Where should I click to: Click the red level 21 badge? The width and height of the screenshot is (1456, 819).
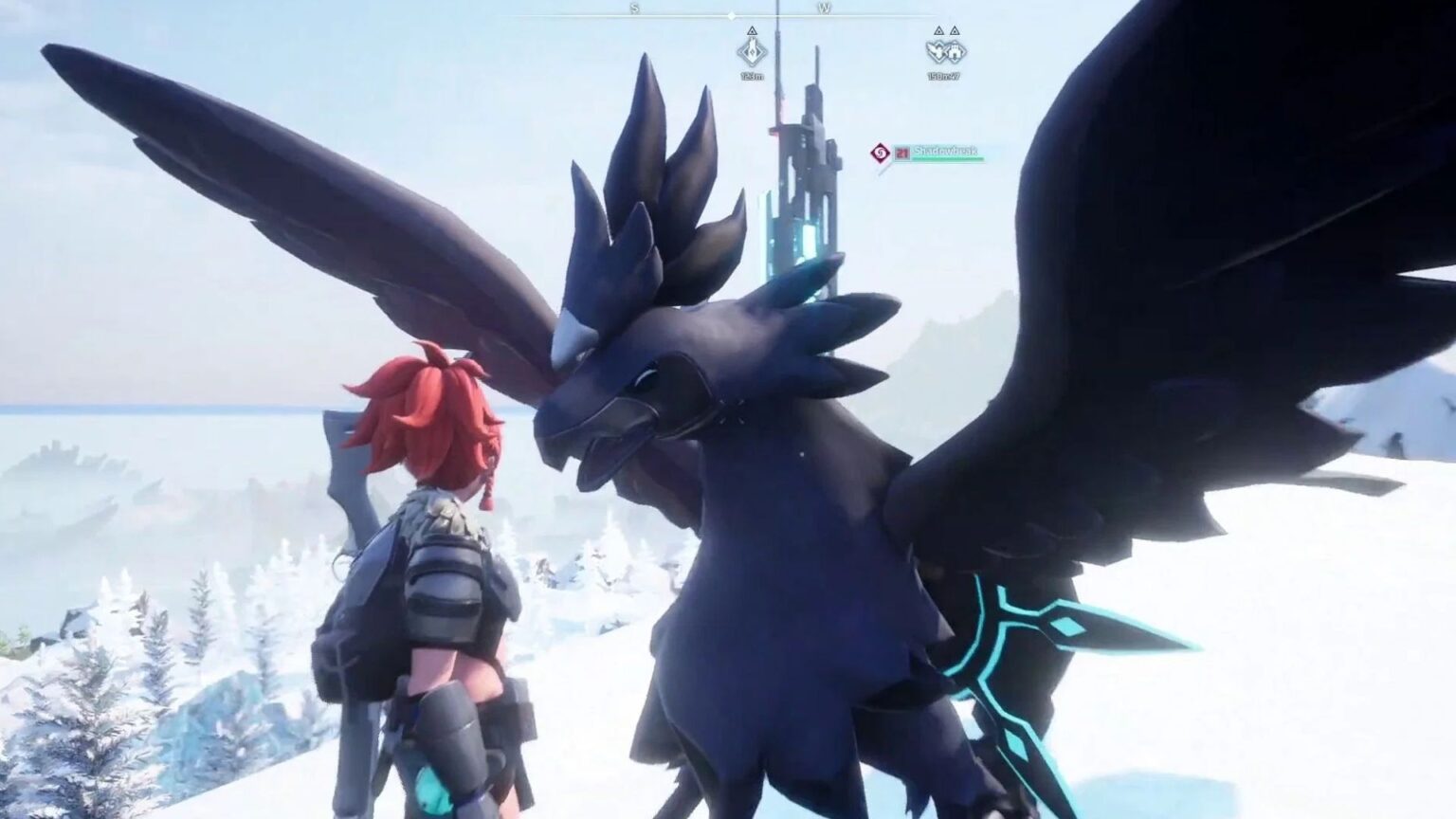pyautogui.click(x=902, y=152)
